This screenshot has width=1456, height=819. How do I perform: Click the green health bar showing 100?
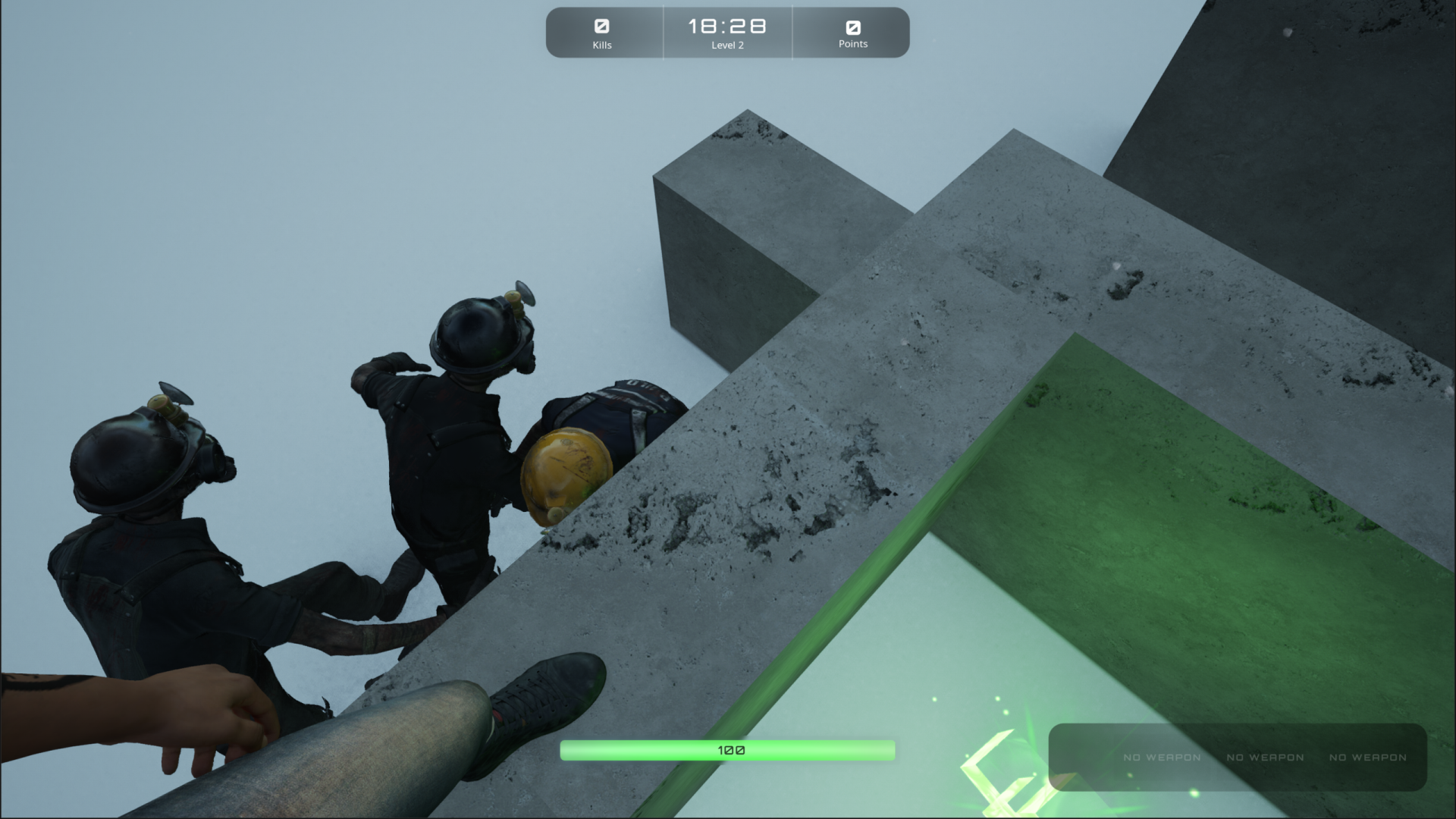coord(726,749)
